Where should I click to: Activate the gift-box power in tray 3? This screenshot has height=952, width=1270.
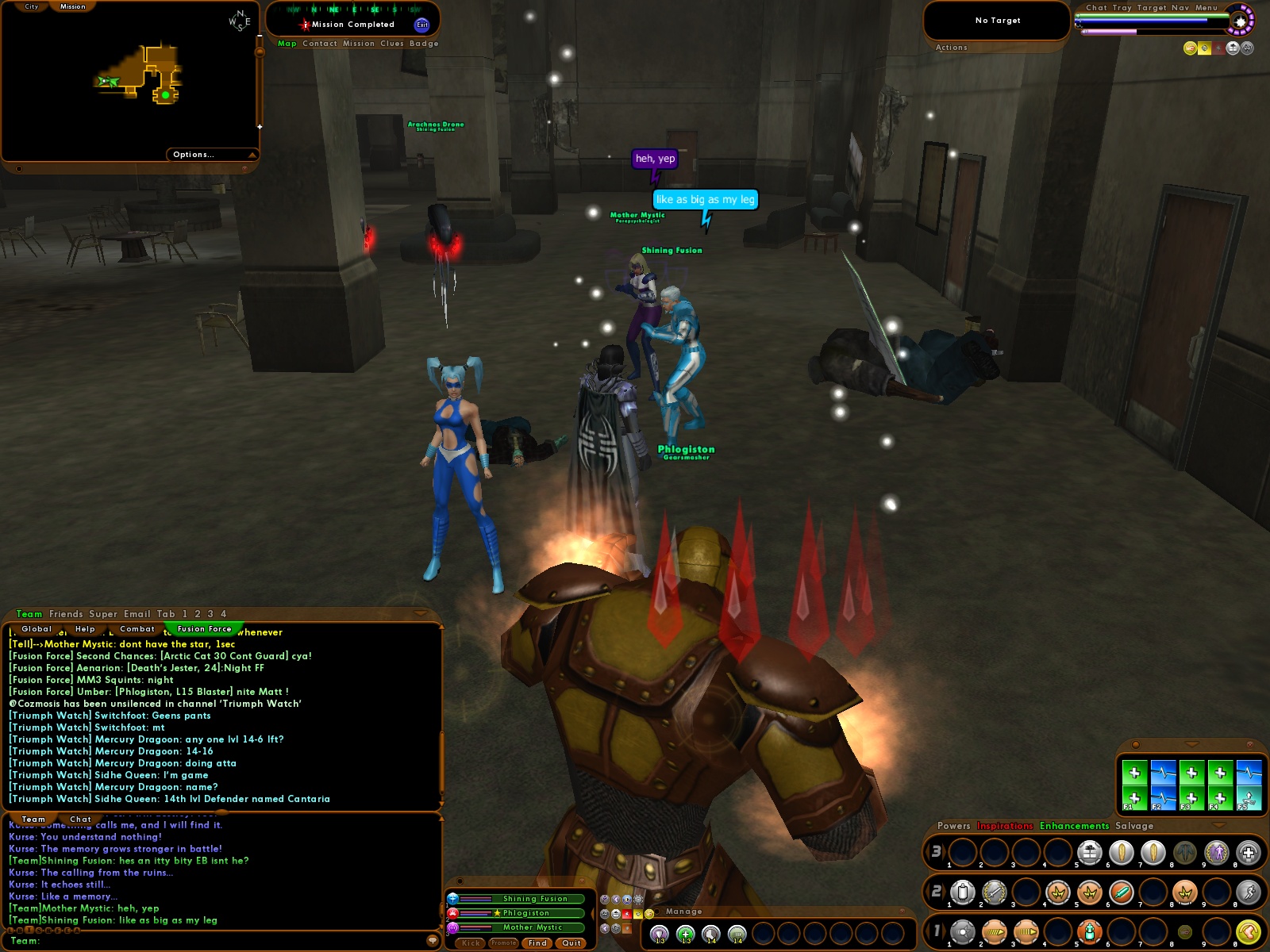(1090, 851)
